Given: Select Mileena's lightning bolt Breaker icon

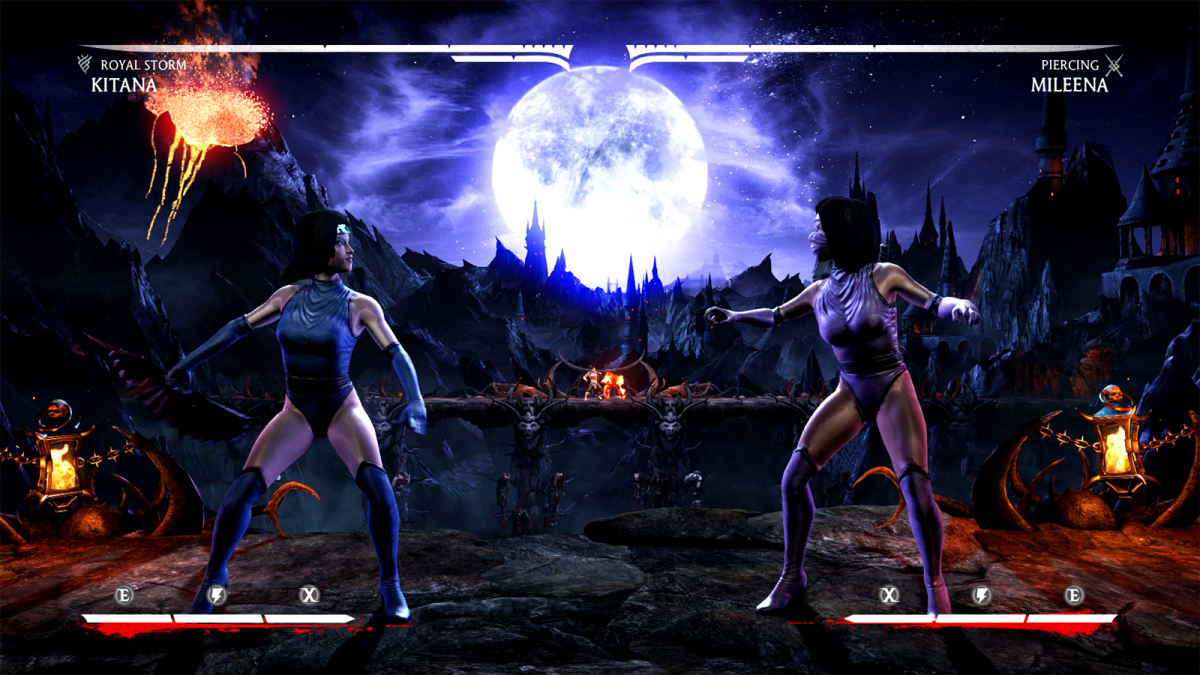Looking at the screenshot, I should click(x=982, y=596).
